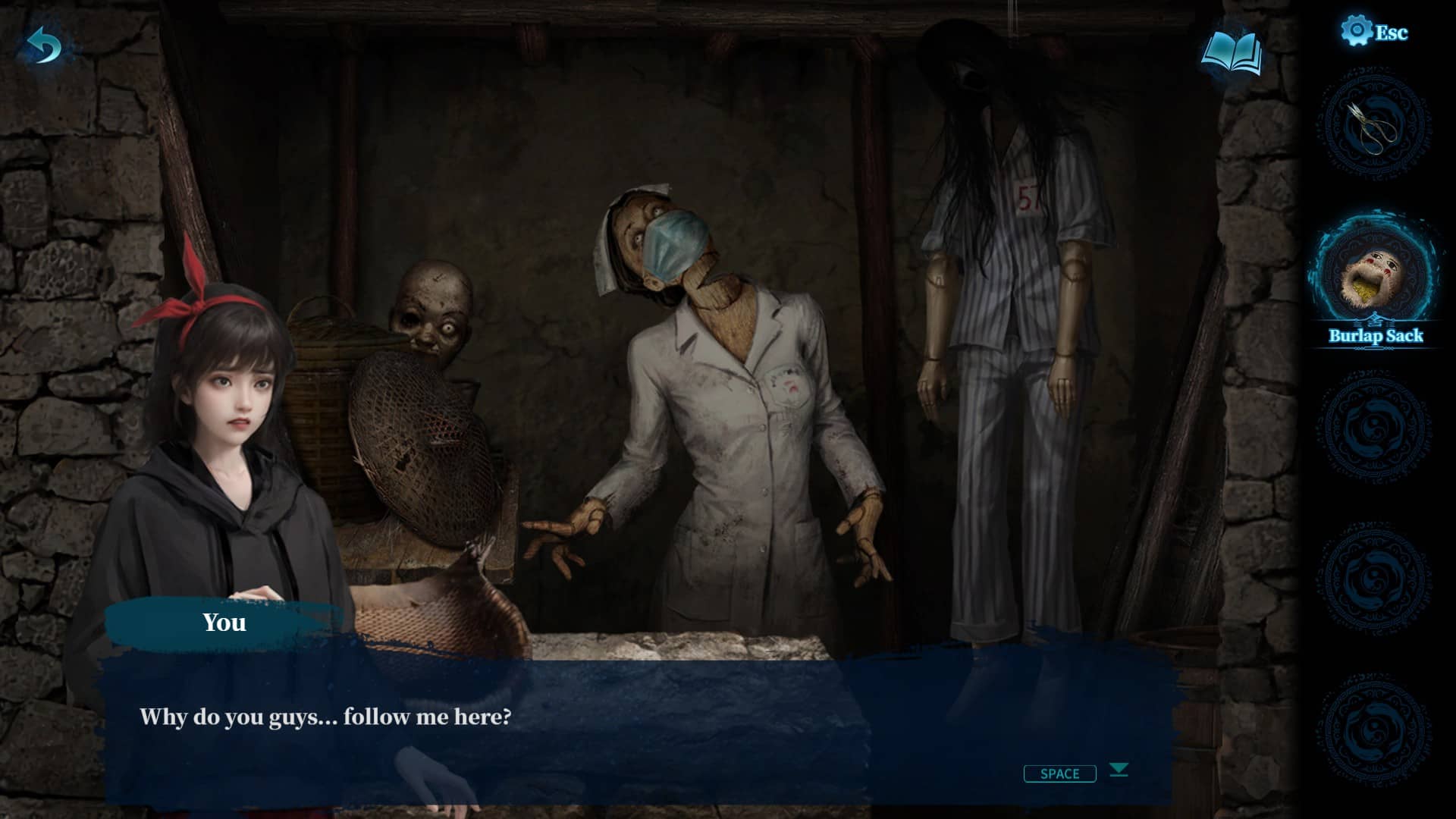Viewport: 1456px width, 819px height.
Task: Click the blue back arrow
Action: point(44,47)
